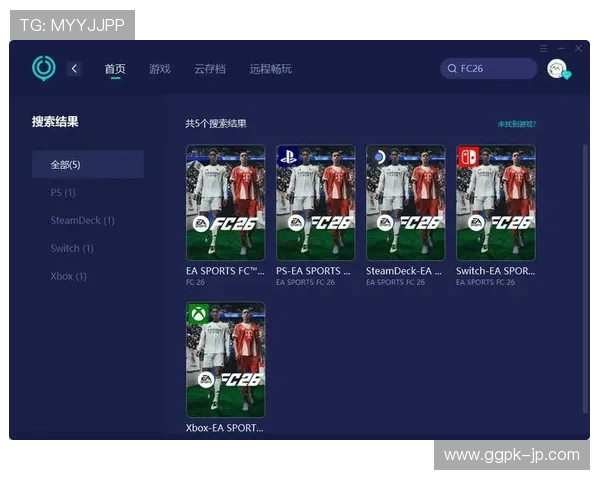This screenshot has width=600, height=480.
Task: Open the Xbox-EA SPORTS FC 26 cover
Action: (225, 360)
